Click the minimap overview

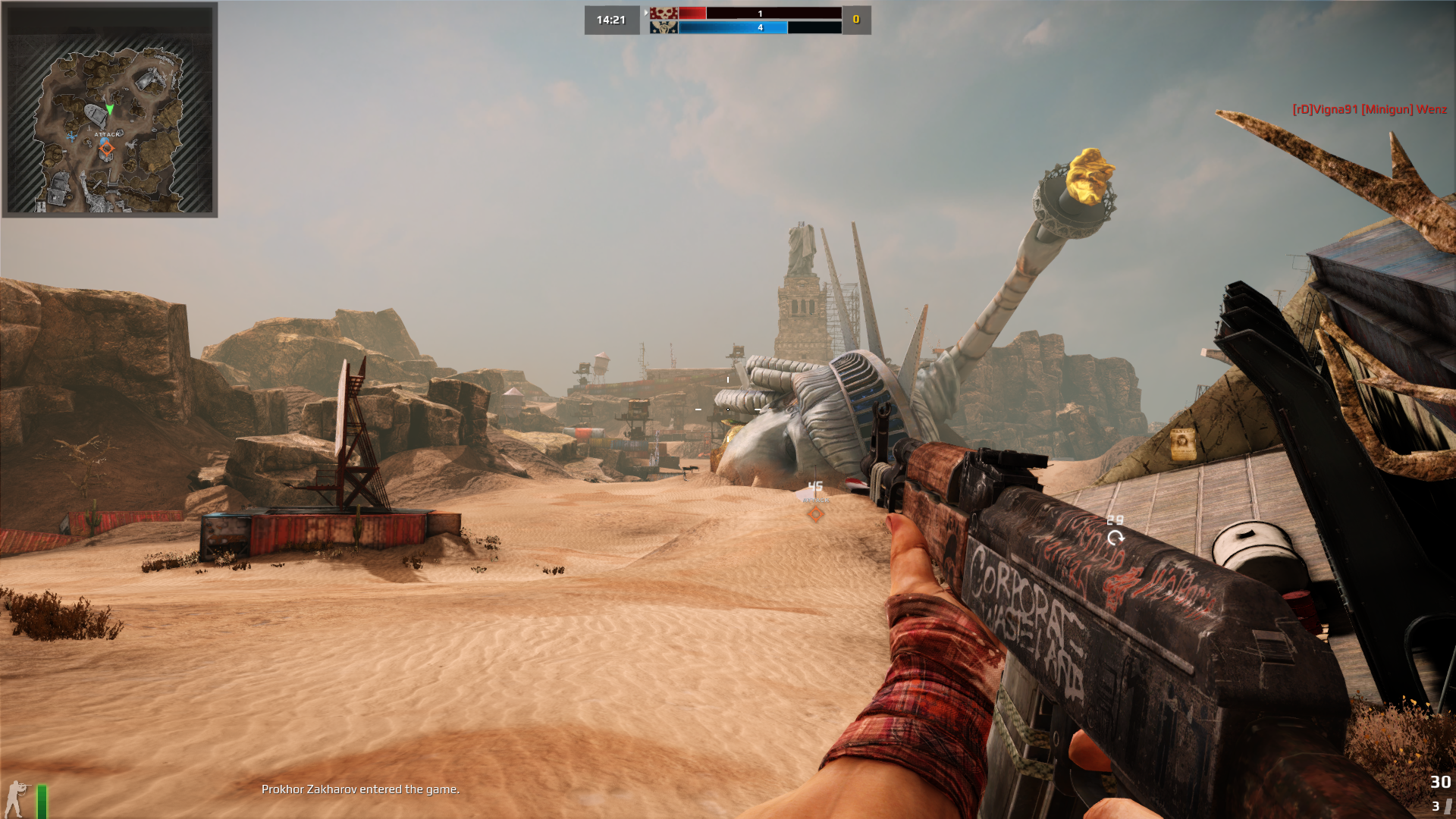110,110
